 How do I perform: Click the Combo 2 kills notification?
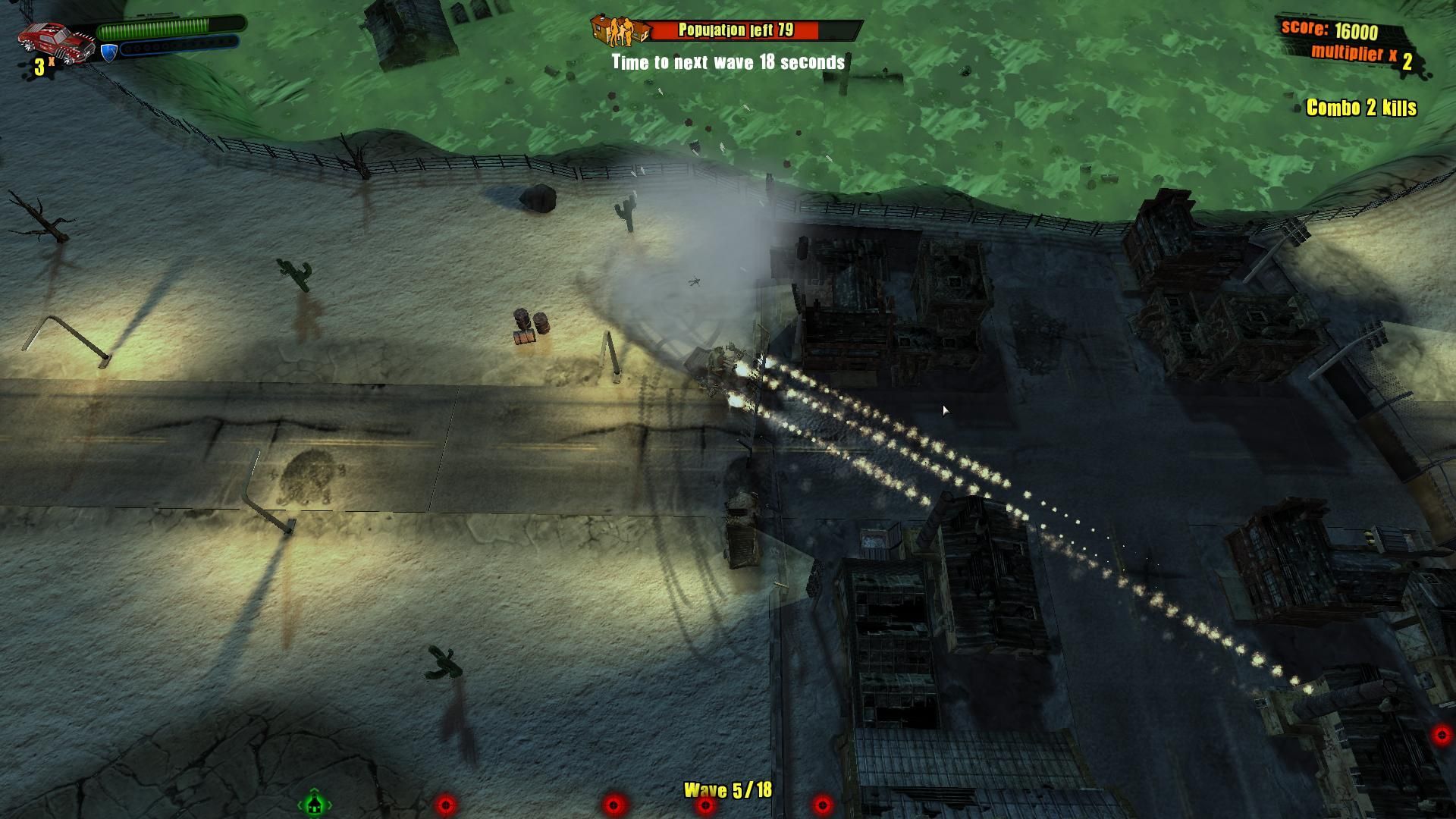(x=1360, y=109)
